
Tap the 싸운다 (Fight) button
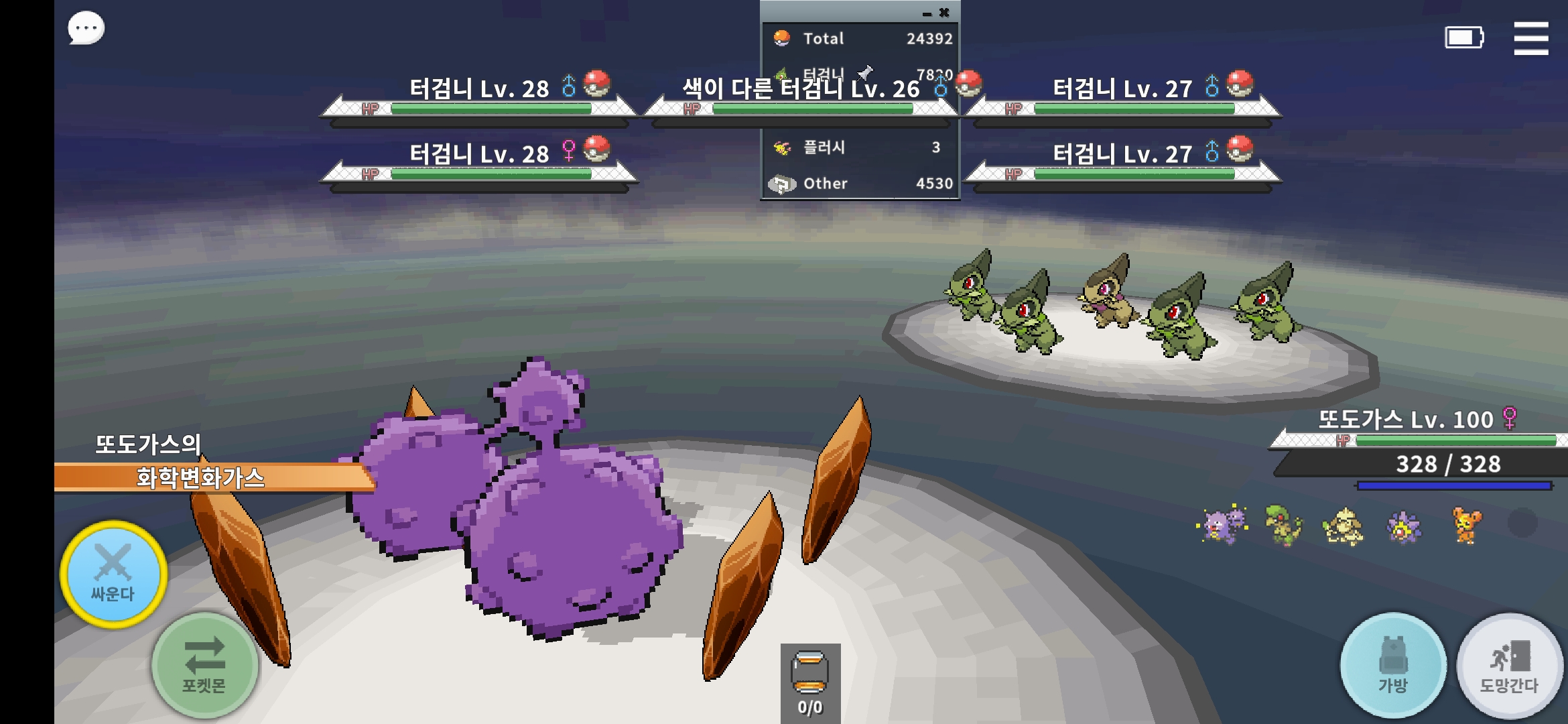tap(113, 574)
